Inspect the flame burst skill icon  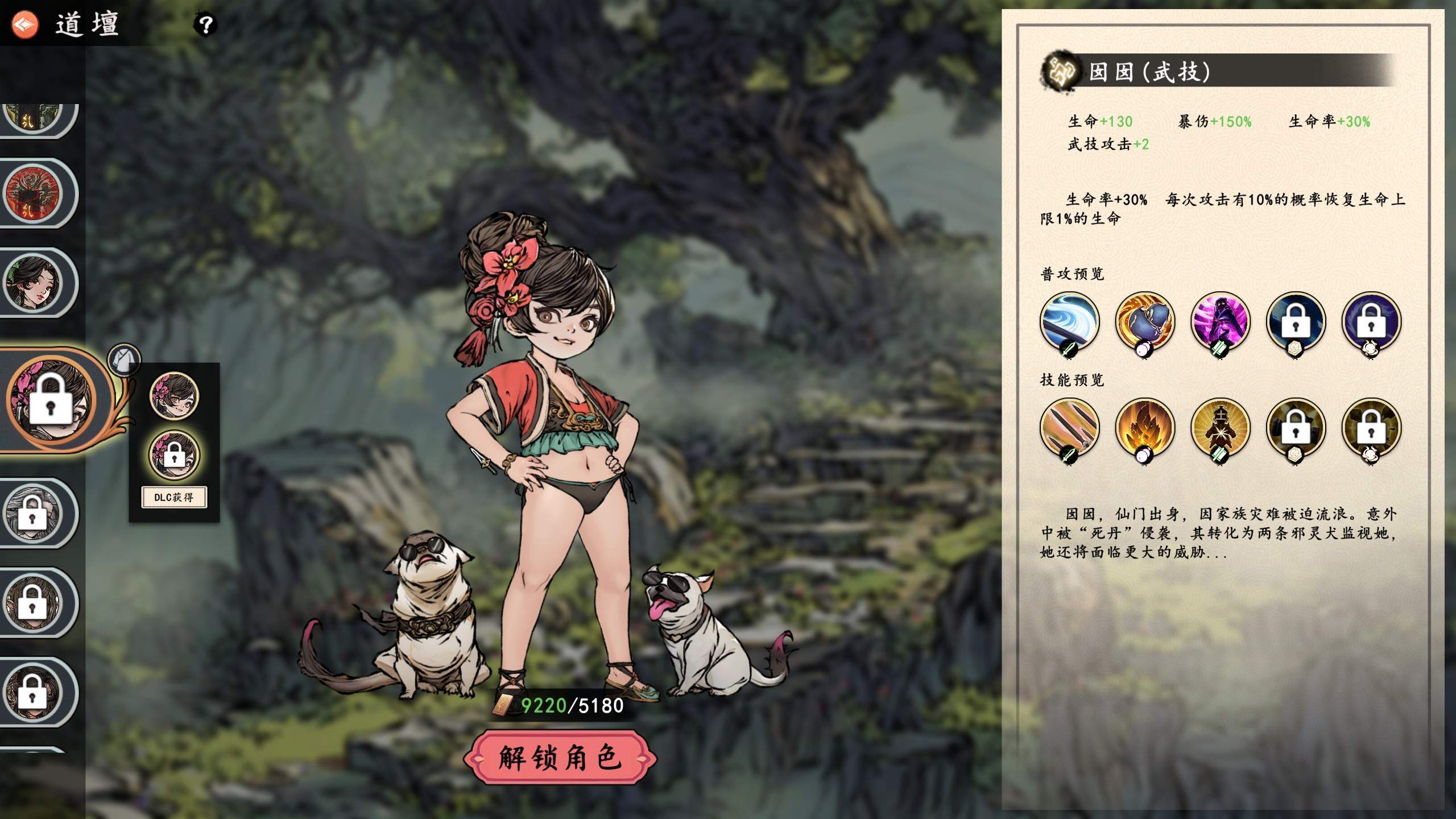pyautogui.click(x=1145, y=428)
